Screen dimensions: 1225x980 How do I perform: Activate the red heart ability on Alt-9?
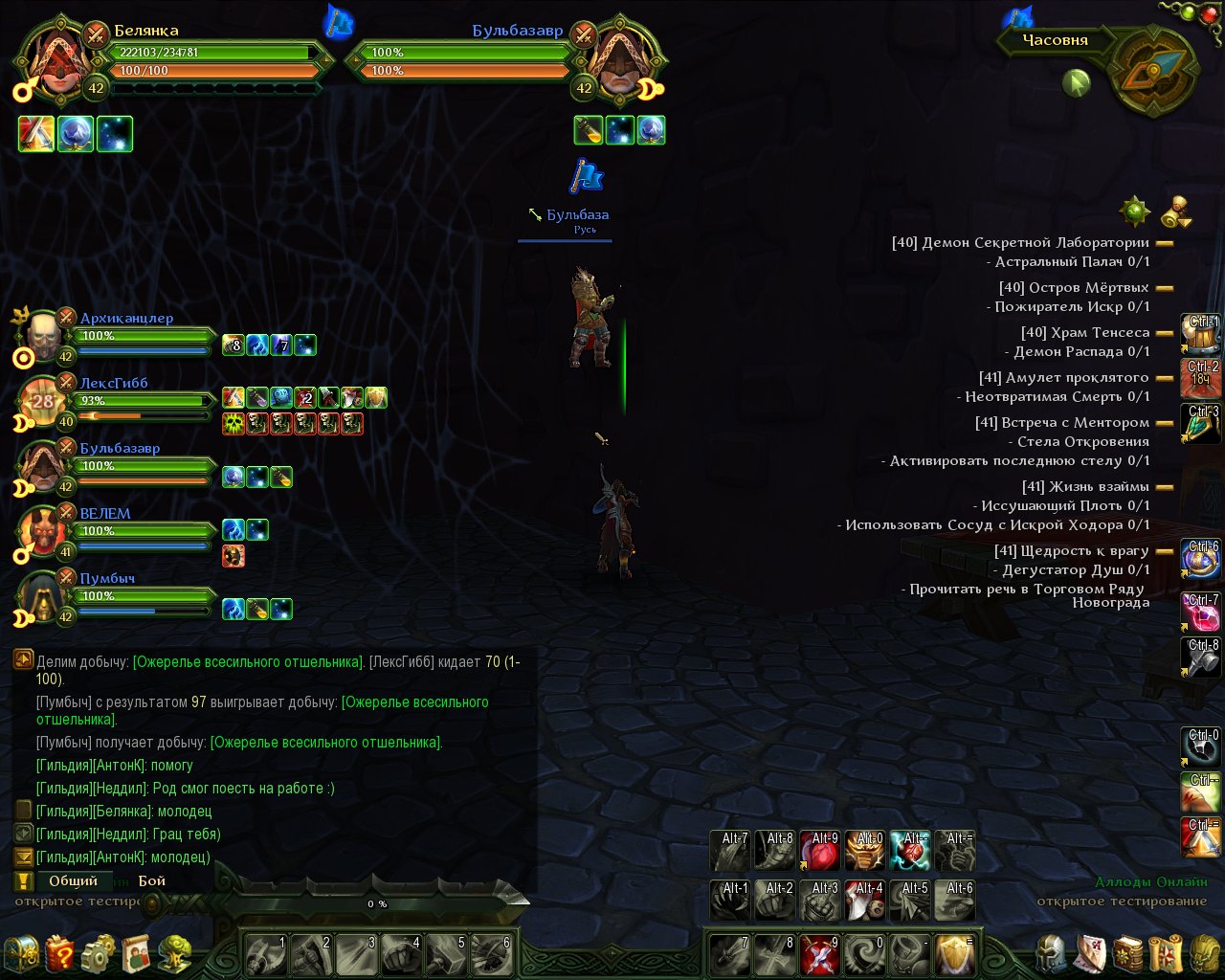(x=820, y=851)
